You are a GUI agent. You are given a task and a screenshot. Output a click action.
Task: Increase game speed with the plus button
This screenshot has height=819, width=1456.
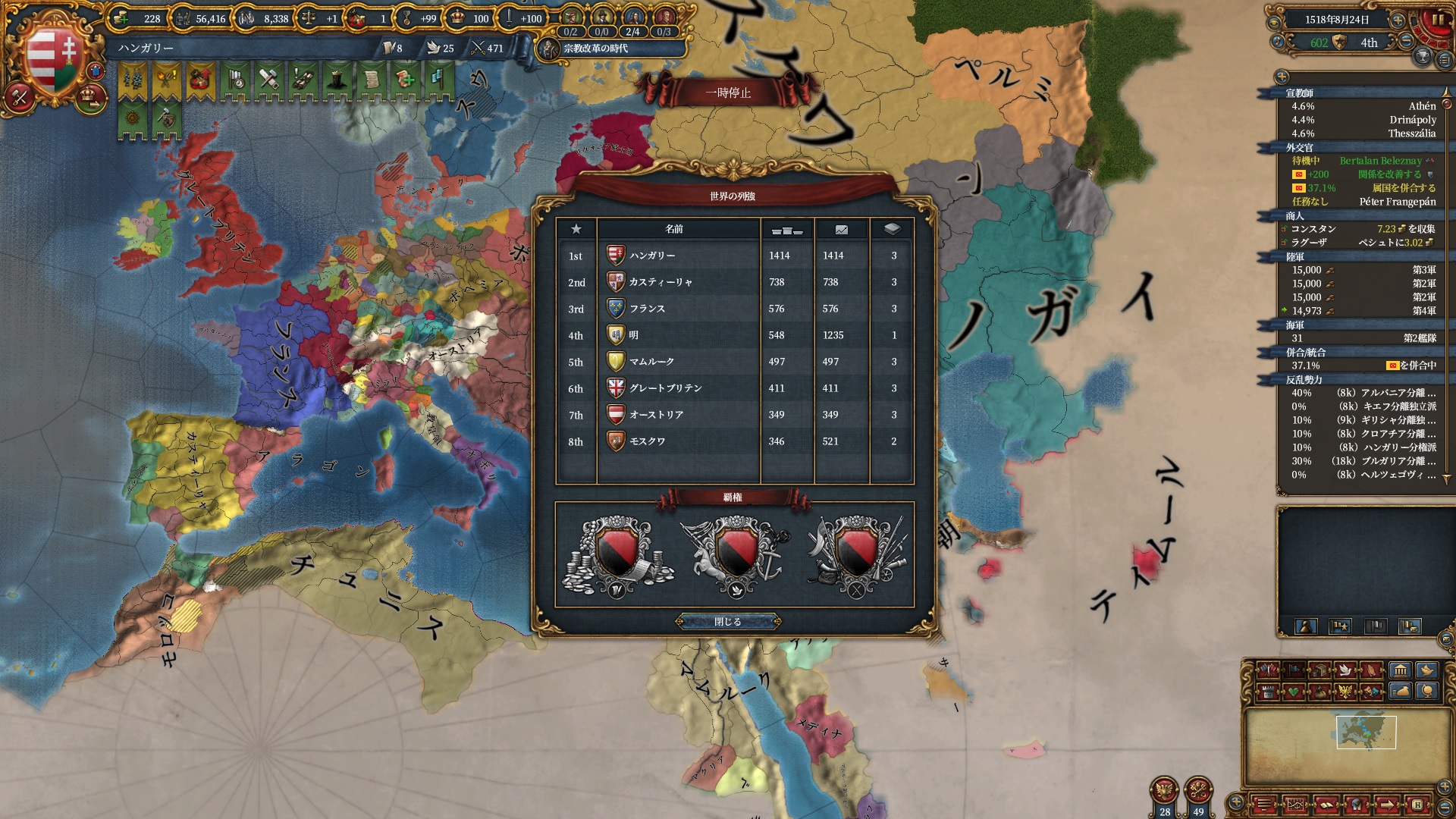[x=1398, y=20]
